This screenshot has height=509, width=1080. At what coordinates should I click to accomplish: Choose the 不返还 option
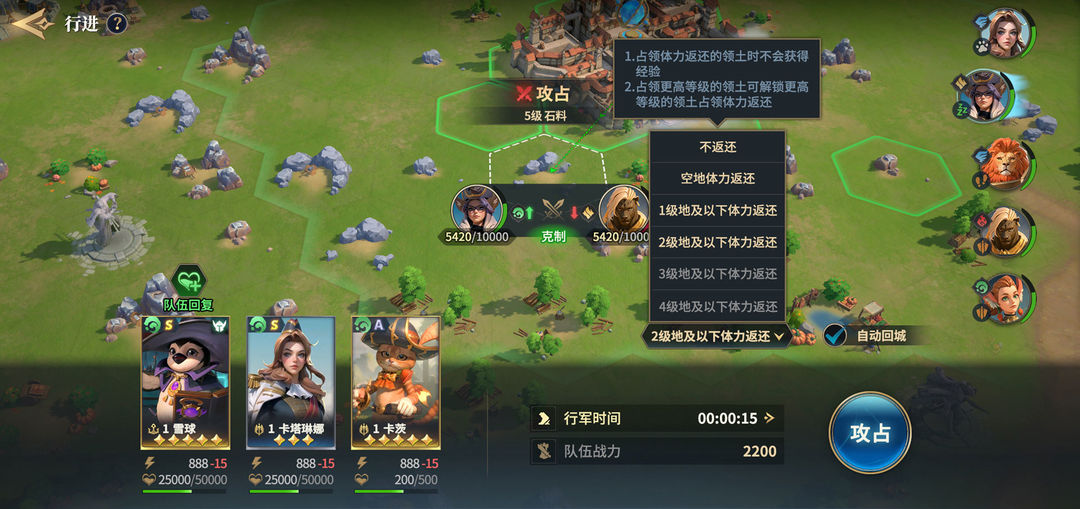[x=717, y=147]
